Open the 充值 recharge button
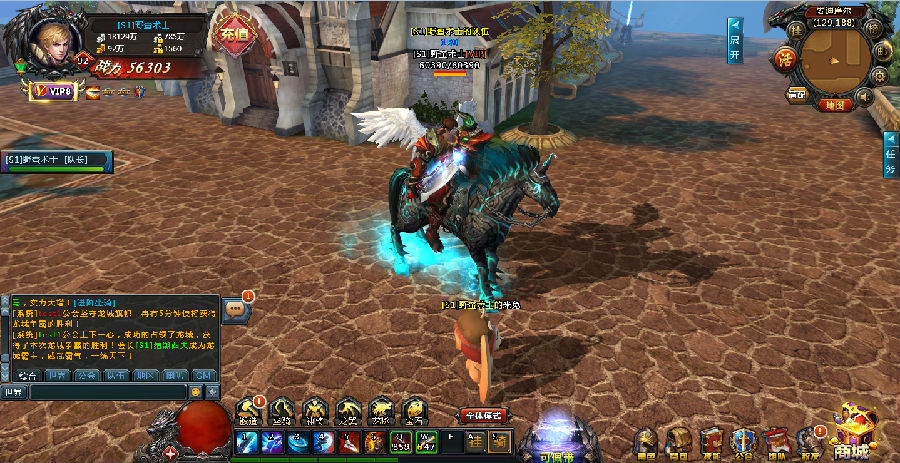 (232, 35)
